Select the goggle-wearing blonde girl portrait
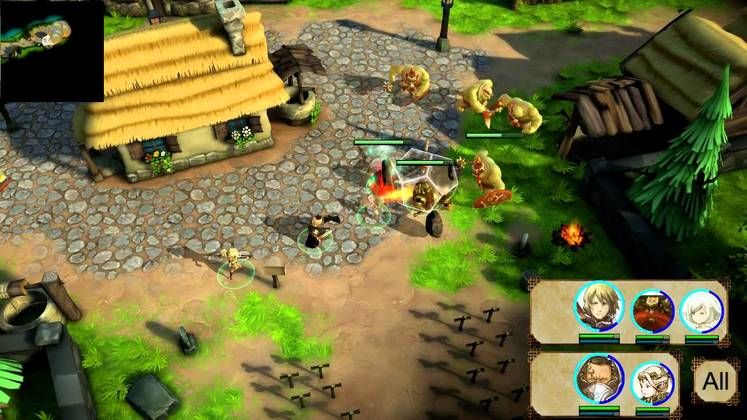Screen dimensions: 747x420 tap(652, 381)
